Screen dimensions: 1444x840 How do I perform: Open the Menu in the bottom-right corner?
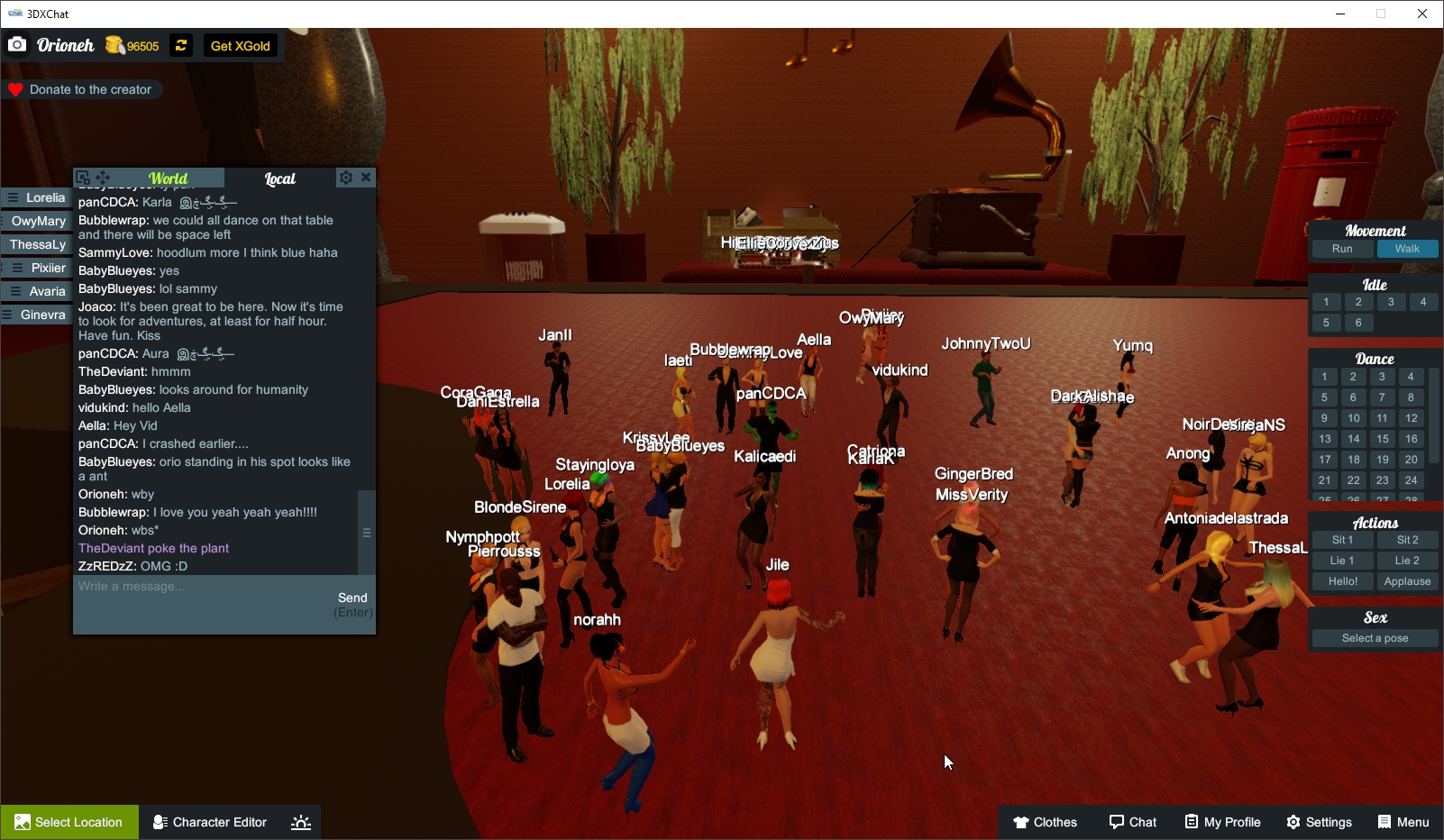pyautogui.click(x=1403, y=822)
